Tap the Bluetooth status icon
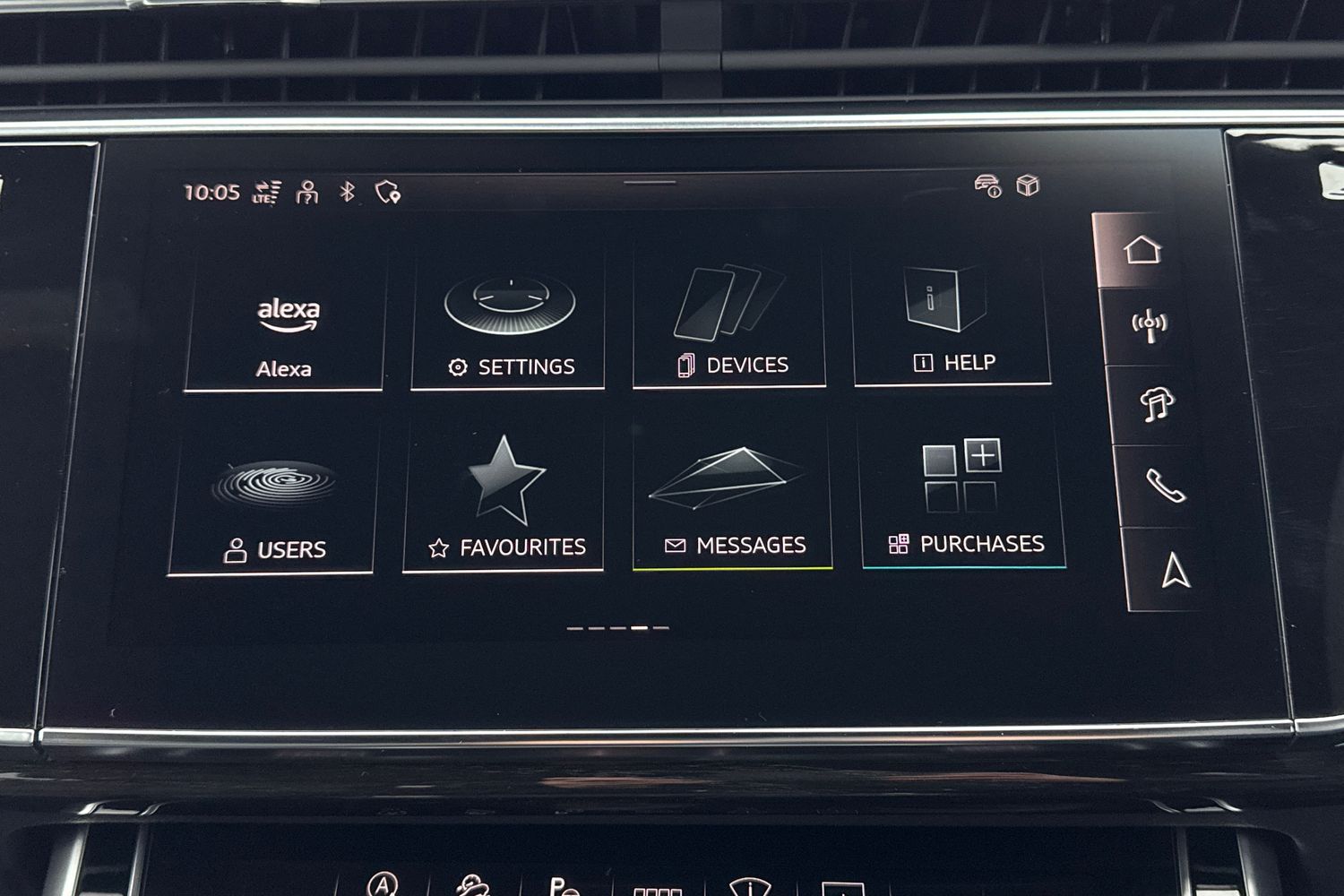Viewport: 1344px width, 896px height. coord(348,191)
